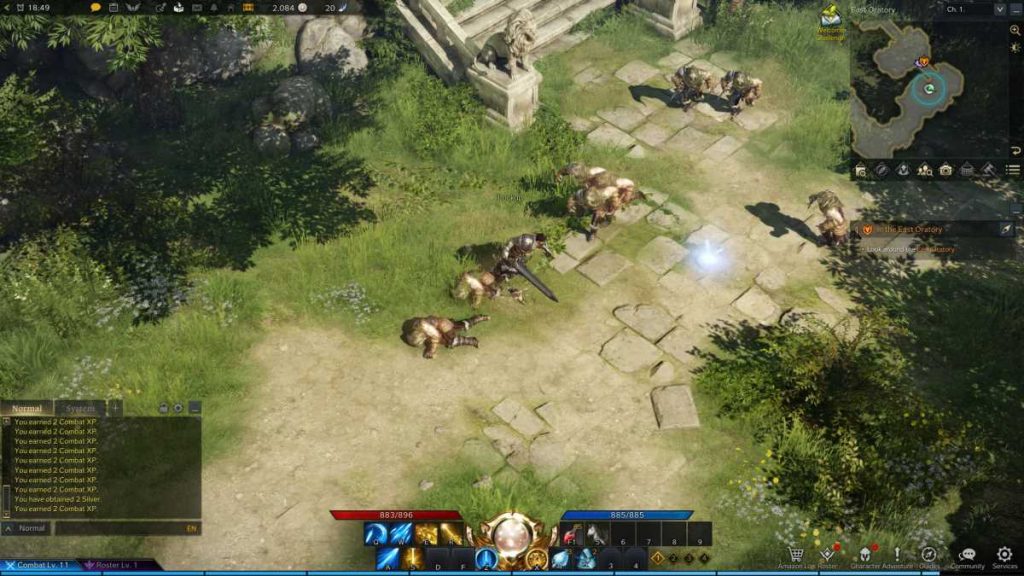This screenshot has width=1024, height=576.
Task: Zoom the minimap with the magnifier button
Action: [1015, 30]
